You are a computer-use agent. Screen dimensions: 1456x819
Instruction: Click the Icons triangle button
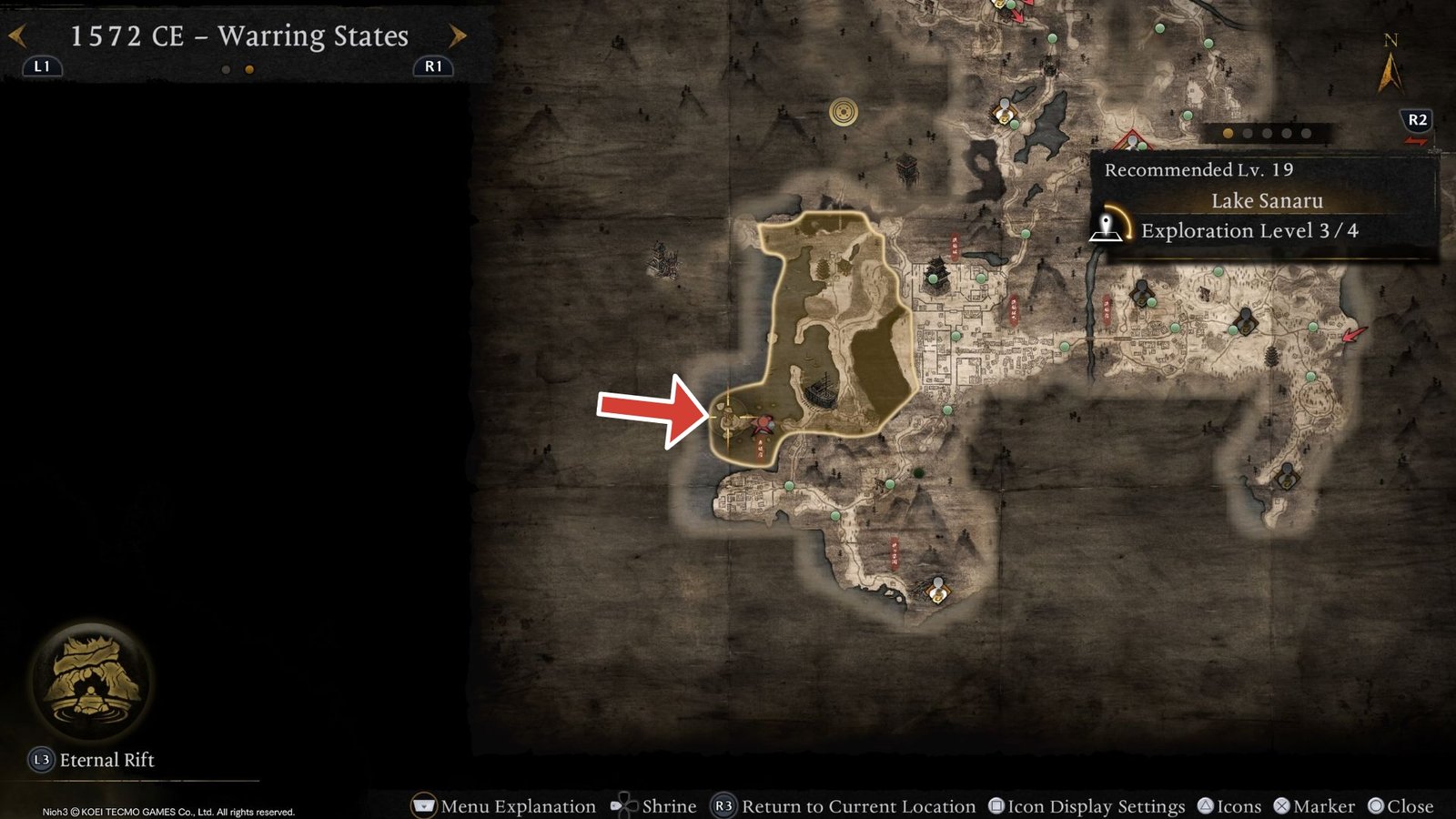1207,806
